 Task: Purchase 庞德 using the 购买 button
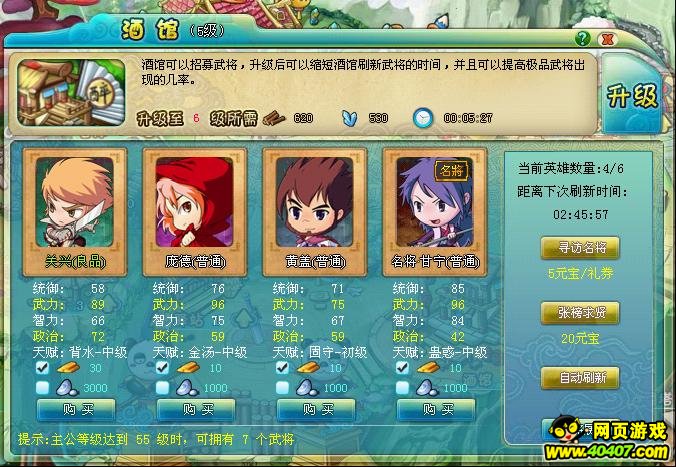click(x=197, y=409)
